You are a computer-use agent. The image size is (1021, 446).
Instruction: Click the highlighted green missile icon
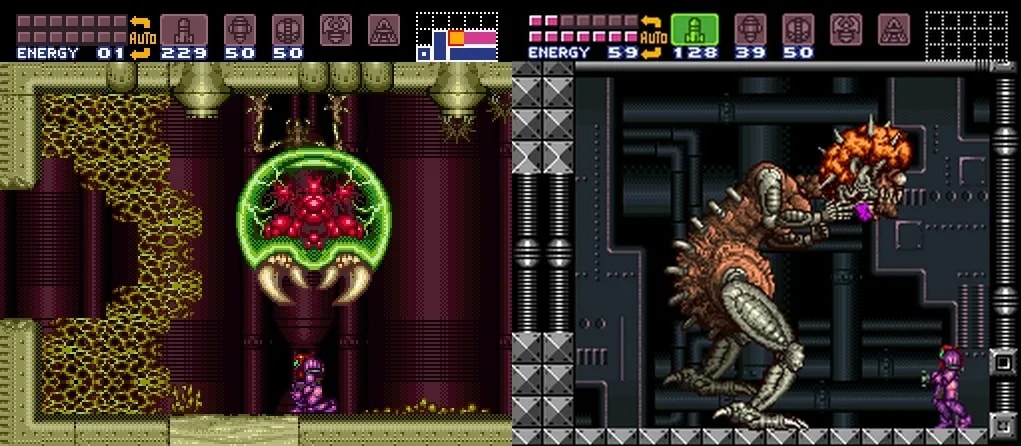pyautogui.click(x=694, y=29)
